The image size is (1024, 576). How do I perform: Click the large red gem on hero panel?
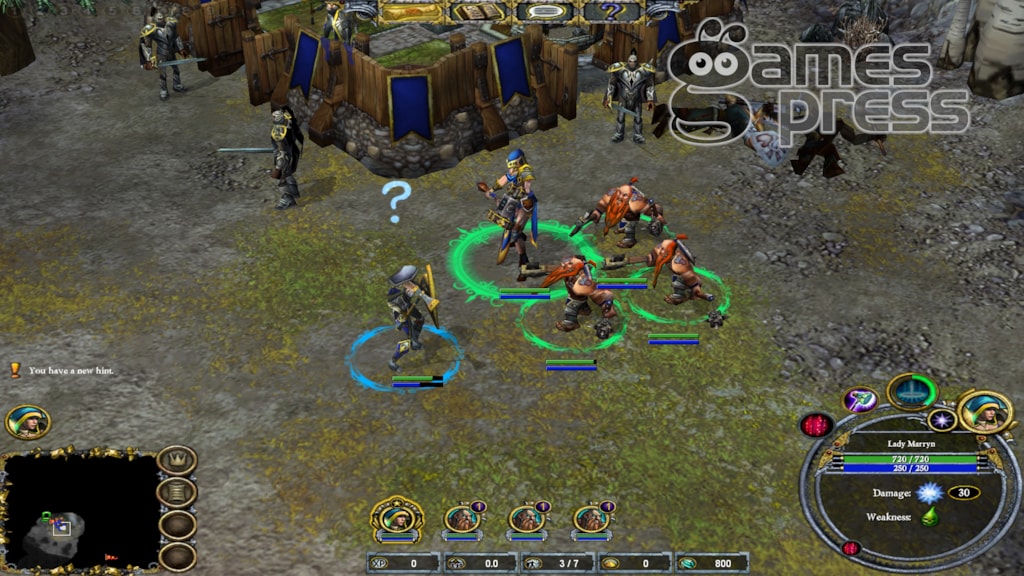tap(817, 425)
